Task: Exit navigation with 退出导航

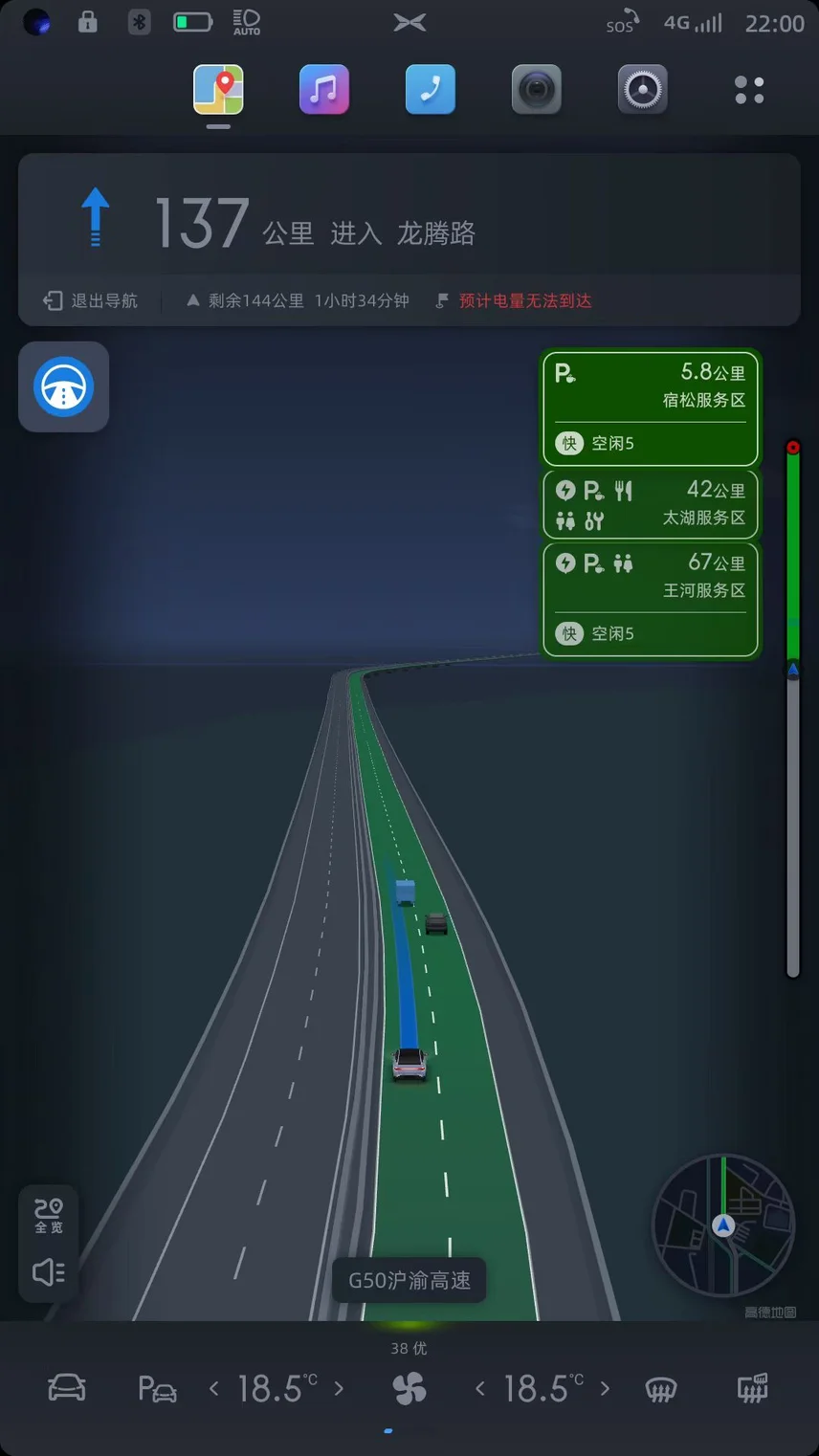Action: pos(91,300)
